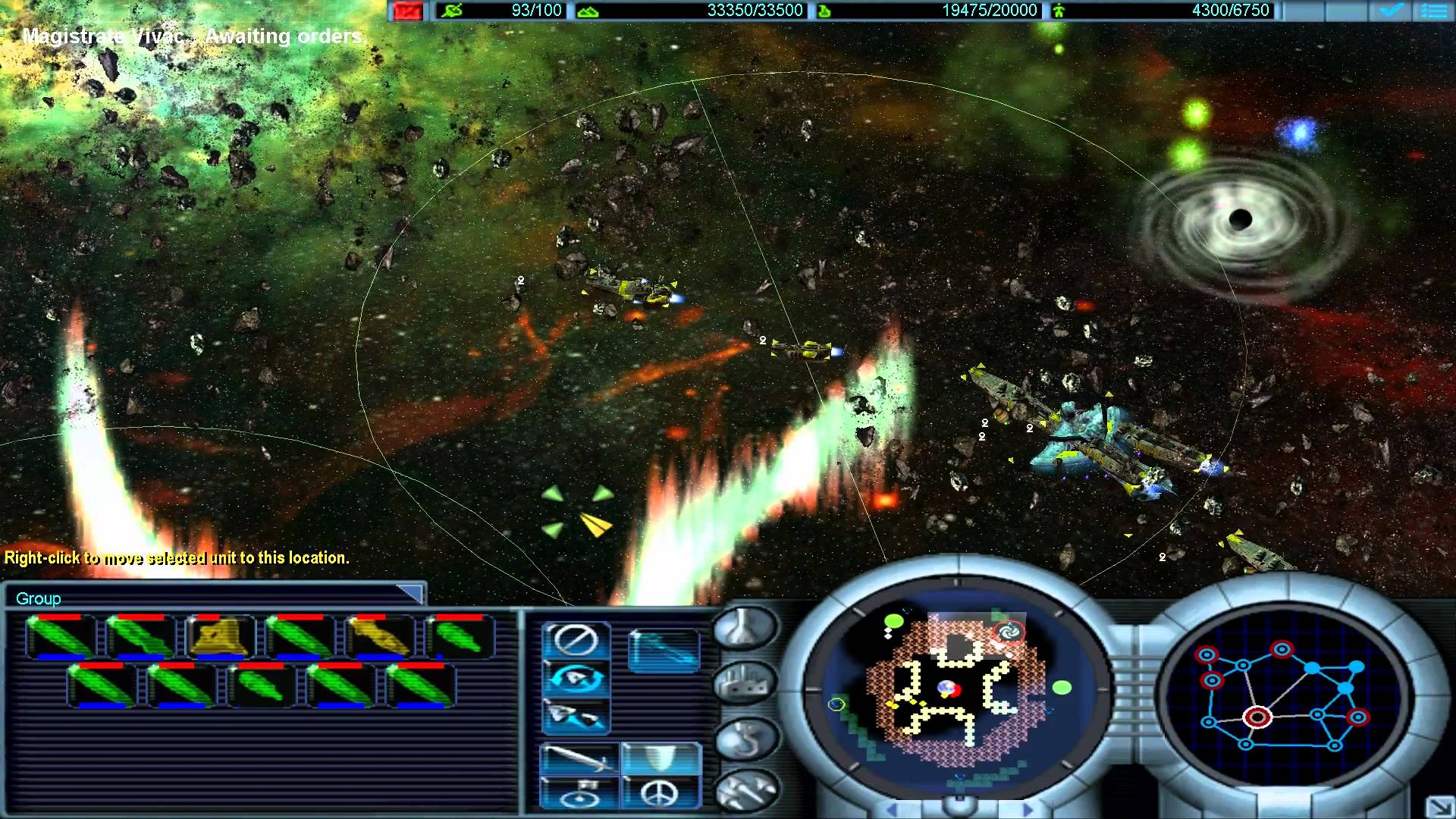Click the red alert indicator top left
The height and width of the screenshot is (819, 1456).
(407, 11)
